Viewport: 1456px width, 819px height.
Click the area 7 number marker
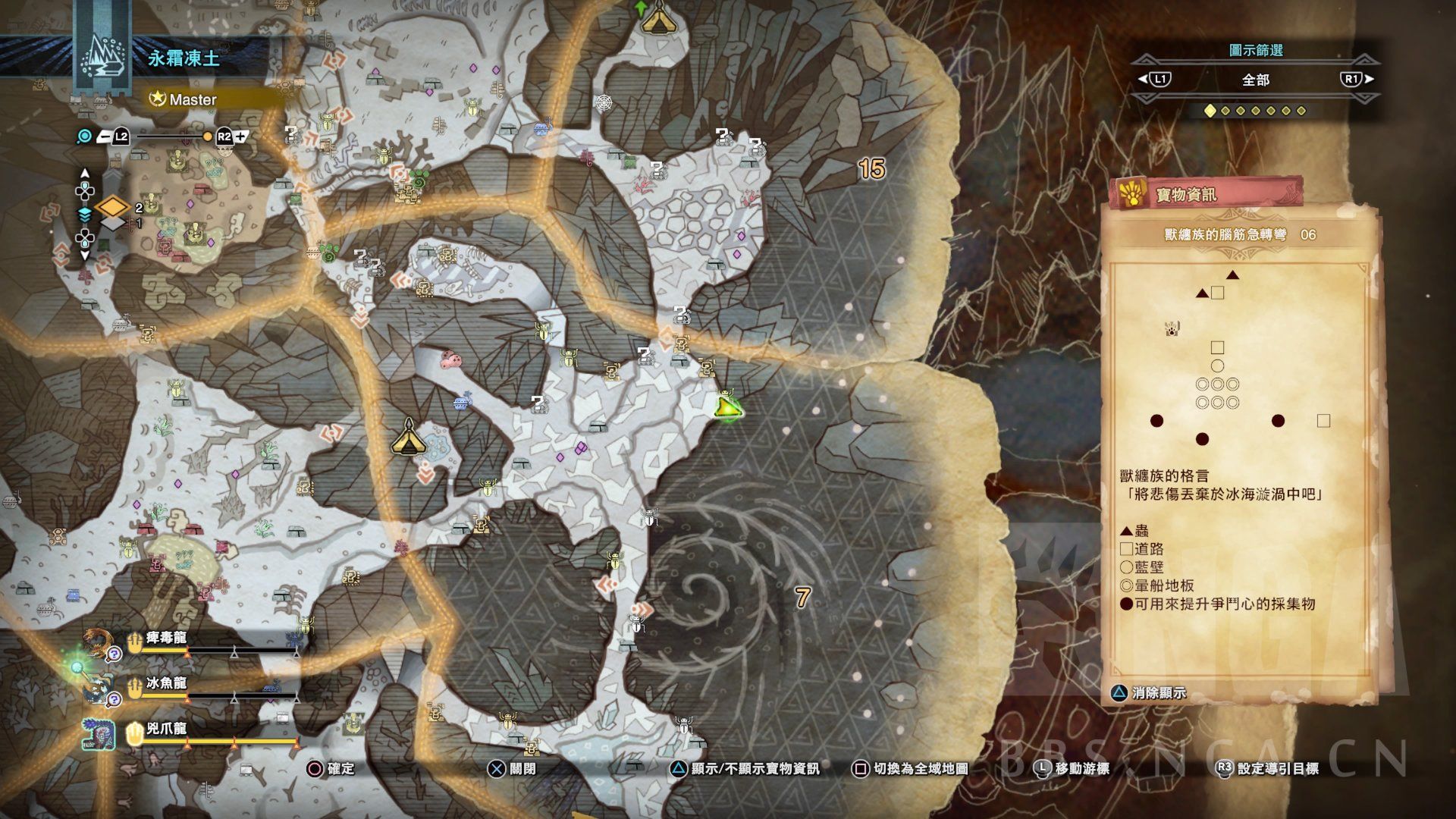803,598
